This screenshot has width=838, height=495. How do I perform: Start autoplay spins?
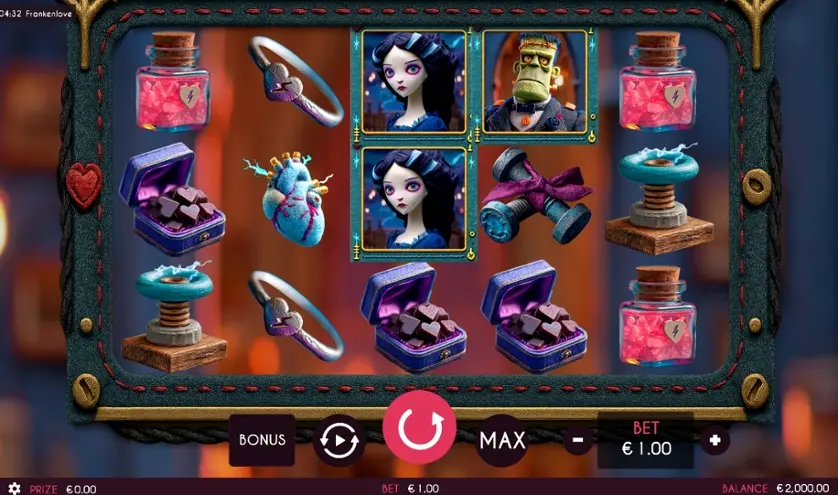[x=338, y=440]
